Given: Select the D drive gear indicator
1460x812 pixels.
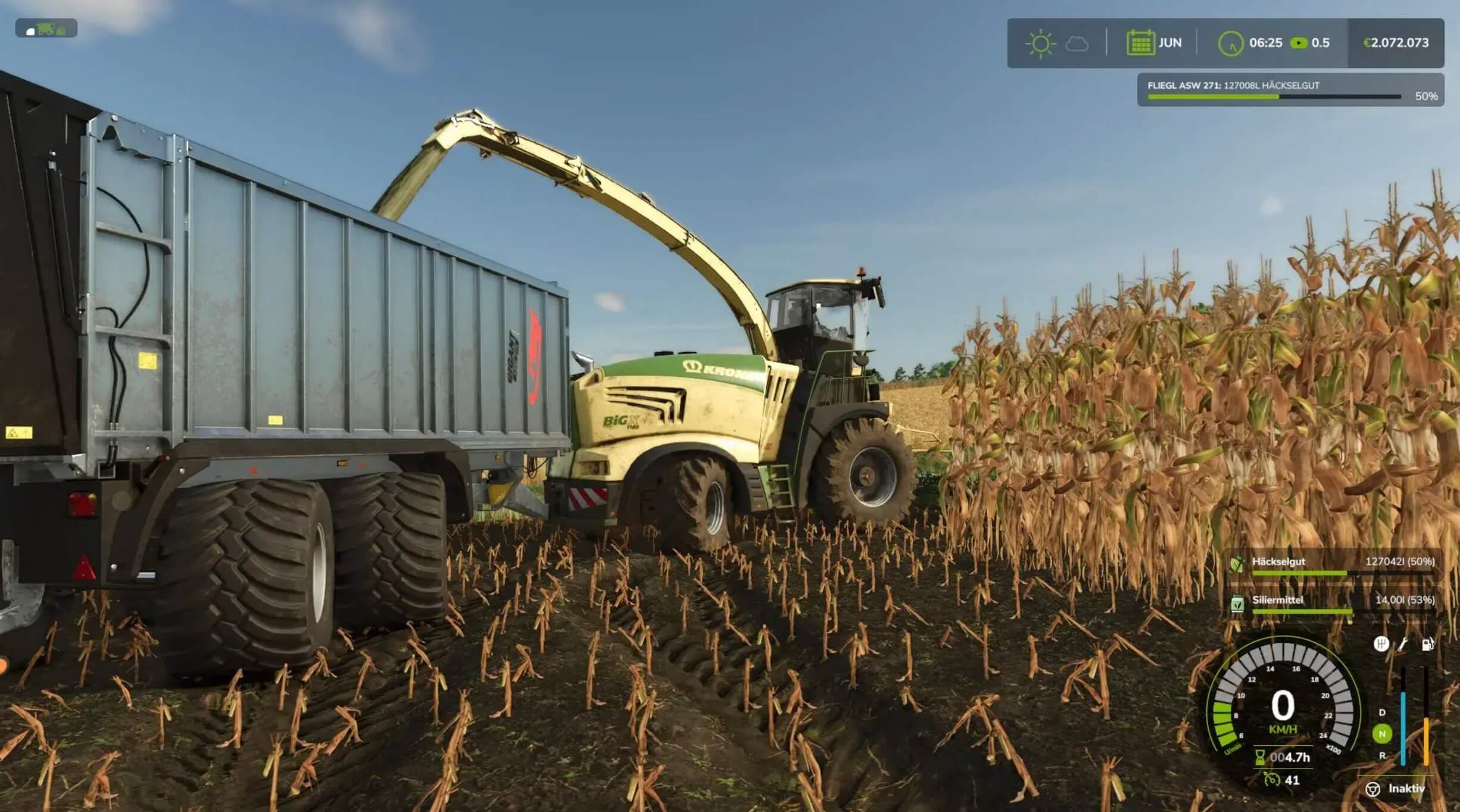Looking at the screenshot, I should (1382, 713).
